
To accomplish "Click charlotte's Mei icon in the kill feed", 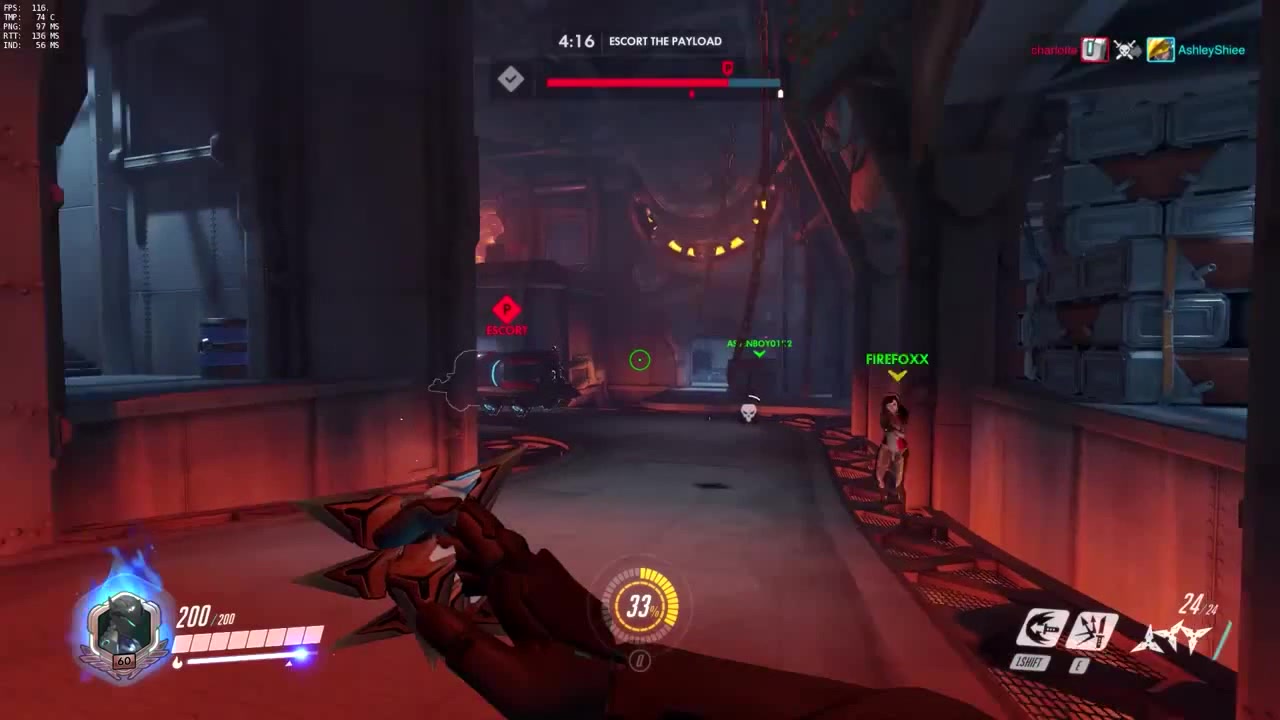I will point(1092,50).
